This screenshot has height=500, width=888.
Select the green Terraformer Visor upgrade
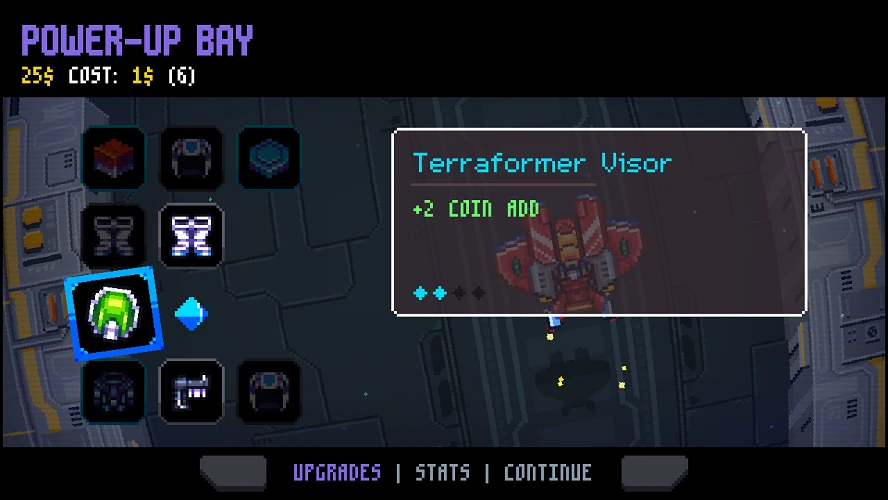tap(112, 314)
